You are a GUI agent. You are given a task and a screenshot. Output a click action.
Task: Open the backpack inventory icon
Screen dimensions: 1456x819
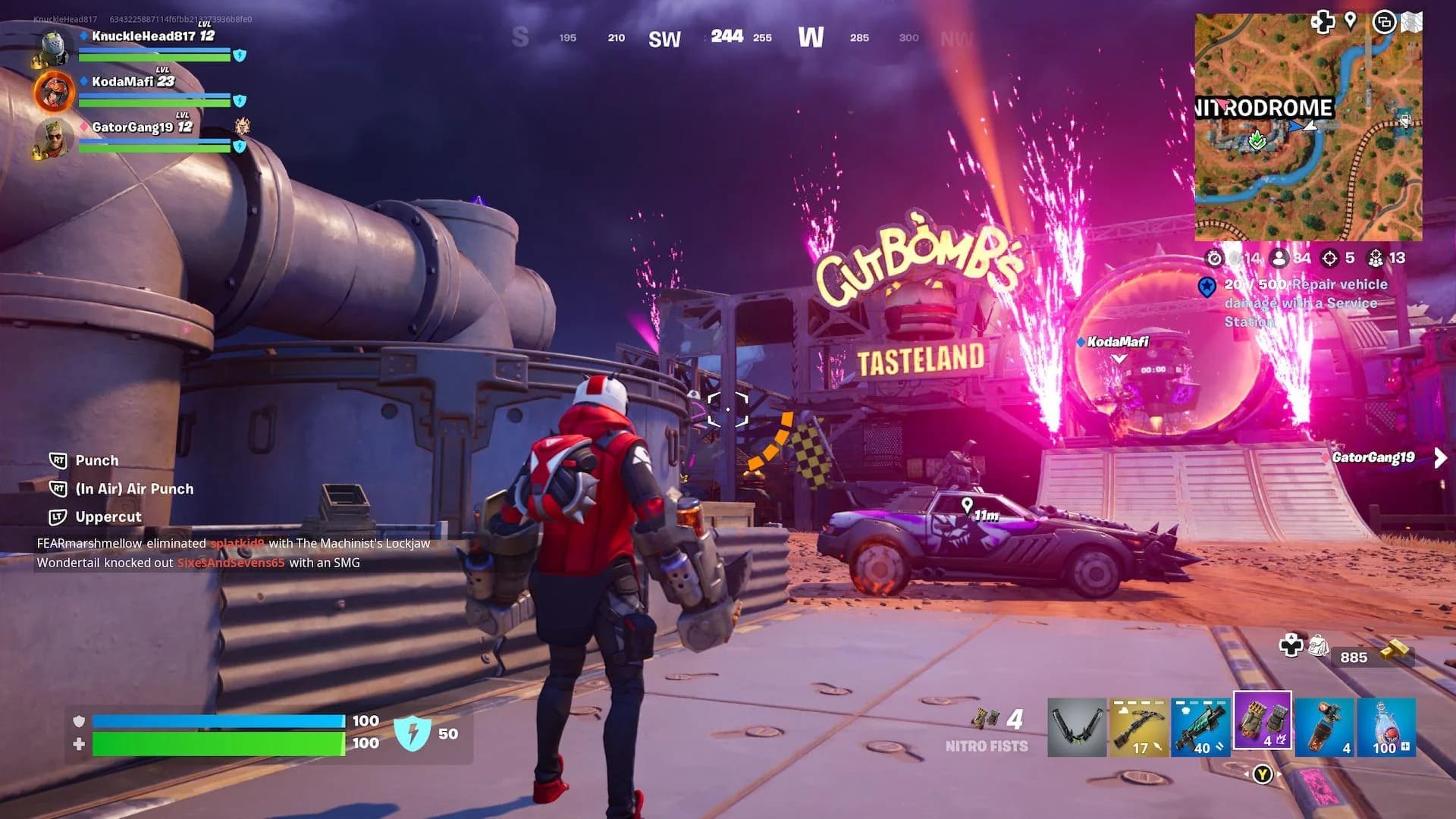click(x=1318, y=645)
